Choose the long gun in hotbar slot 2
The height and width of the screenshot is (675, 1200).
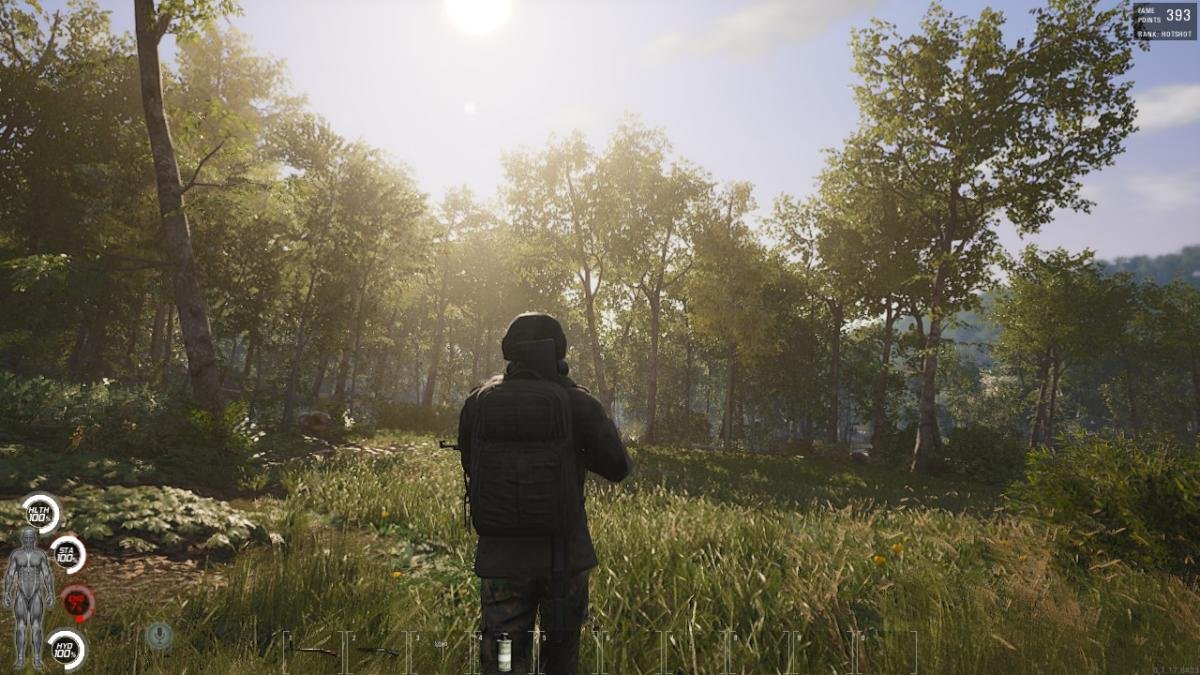tap(378, 652)
